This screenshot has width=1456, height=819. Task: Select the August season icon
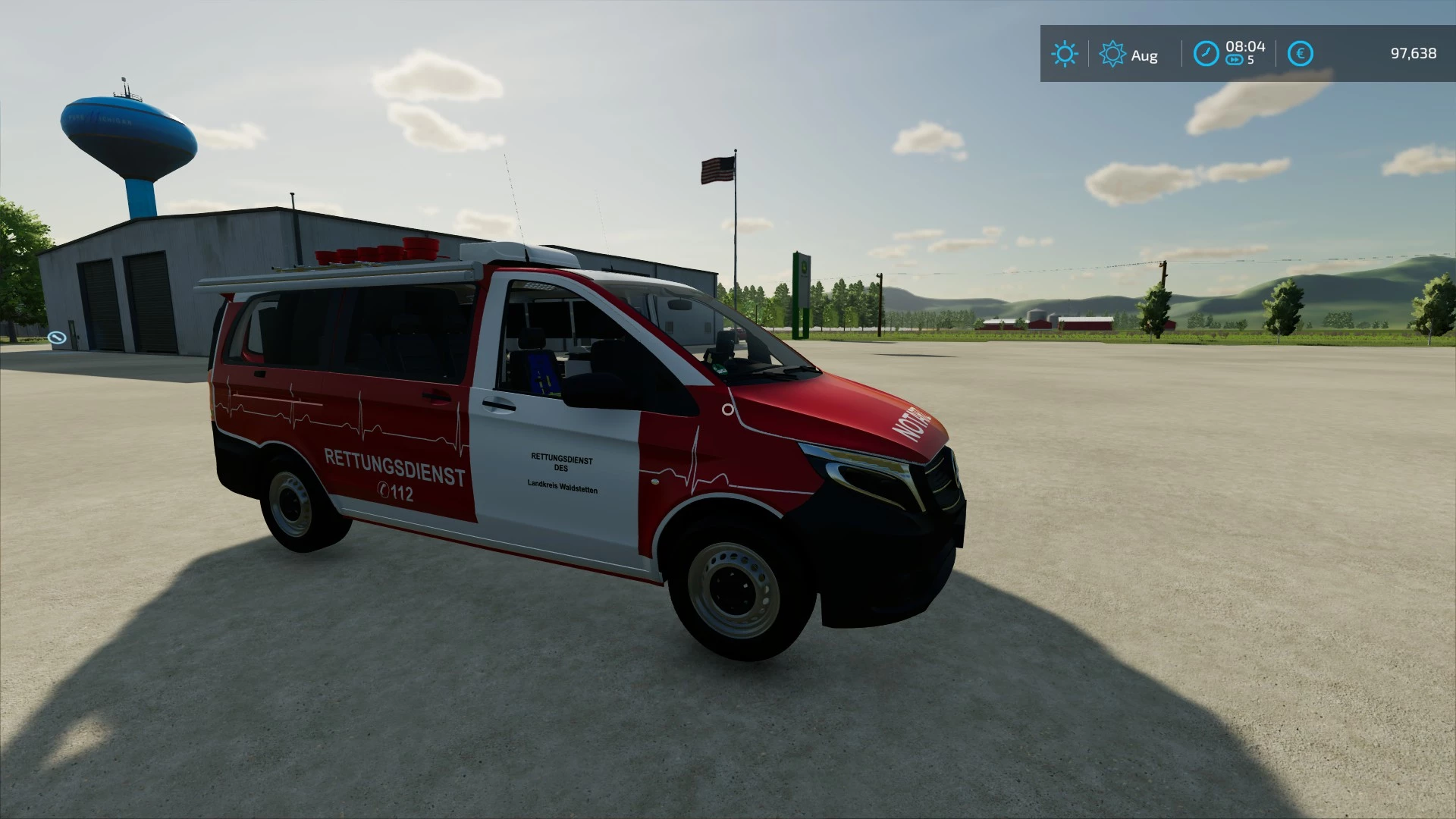click(1112, 54)
